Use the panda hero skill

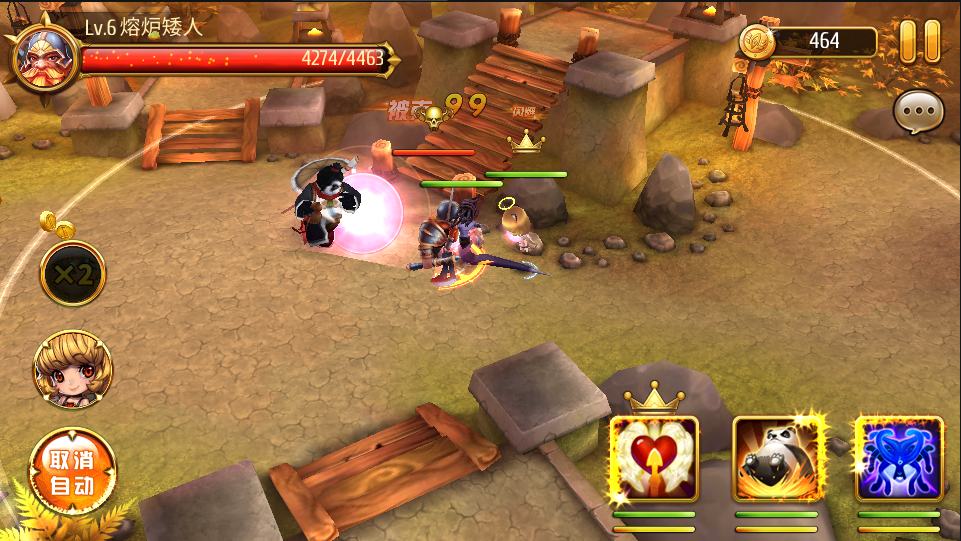coord(777,459)
